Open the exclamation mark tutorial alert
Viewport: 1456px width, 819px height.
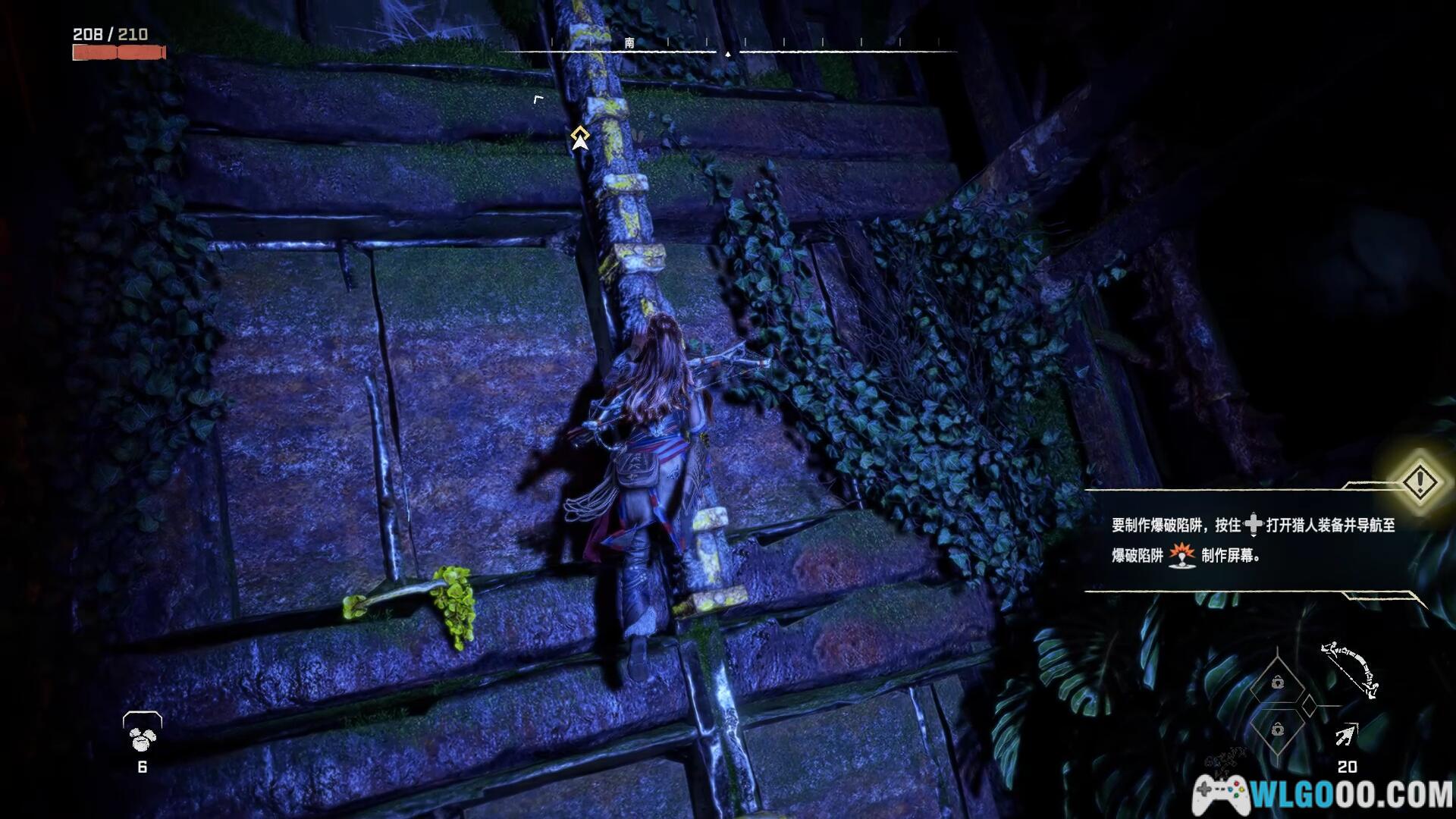(1420, 482)
